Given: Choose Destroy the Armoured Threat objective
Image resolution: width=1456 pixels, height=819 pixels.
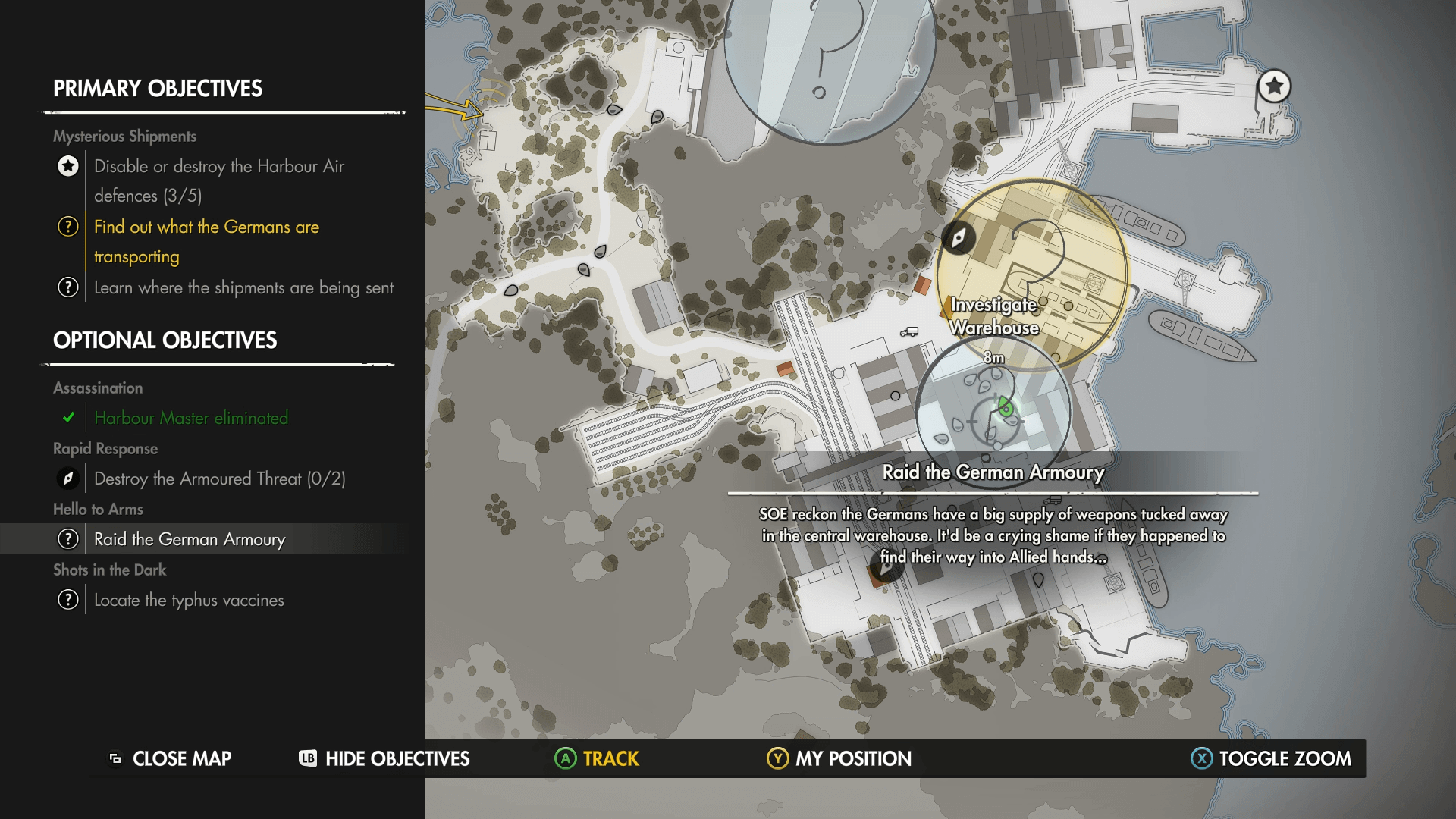Looking at the screenshot, I should [219, 479].
